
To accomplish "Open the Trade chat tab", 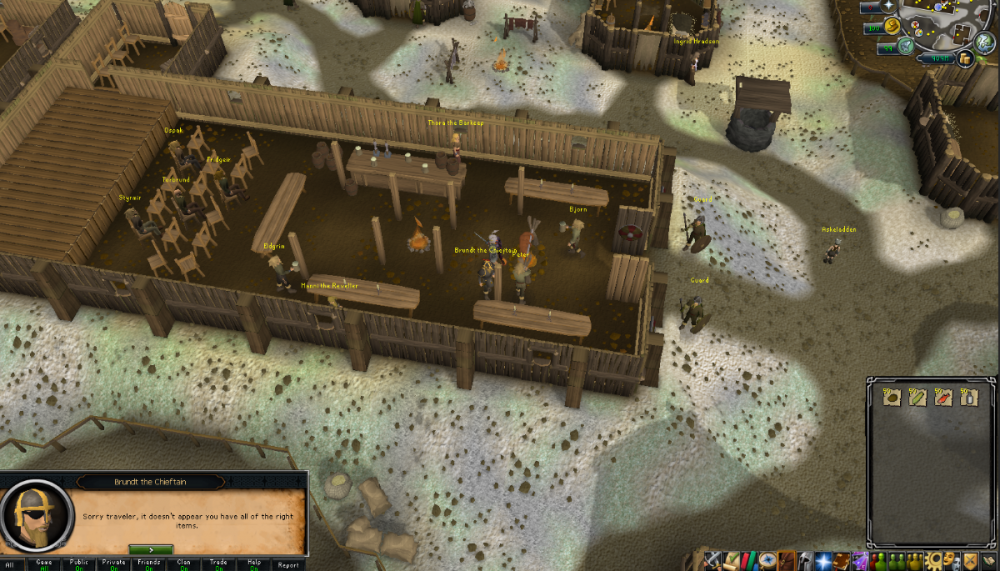I will [x=219, y=565].
